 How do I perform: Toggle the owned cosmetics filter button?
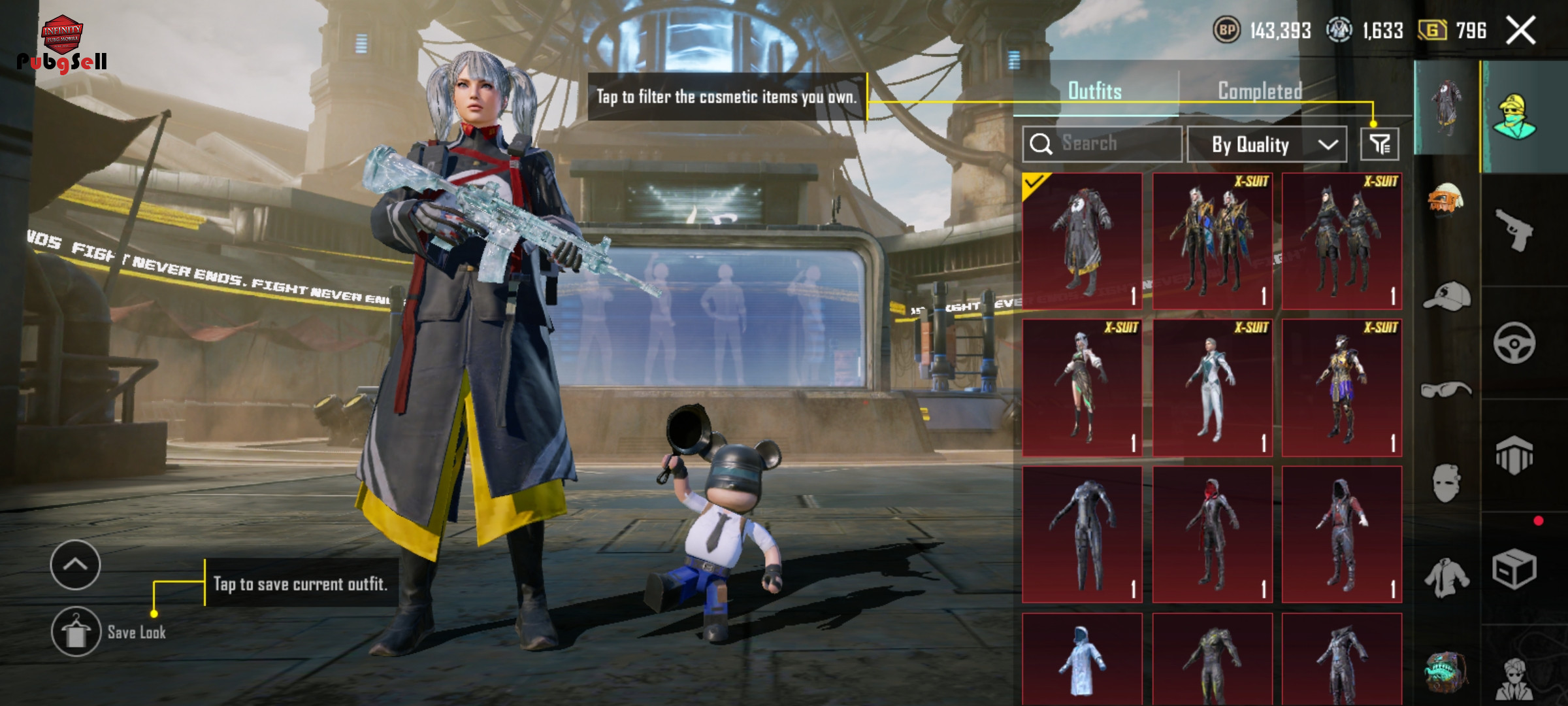(x=1379, y=144)
